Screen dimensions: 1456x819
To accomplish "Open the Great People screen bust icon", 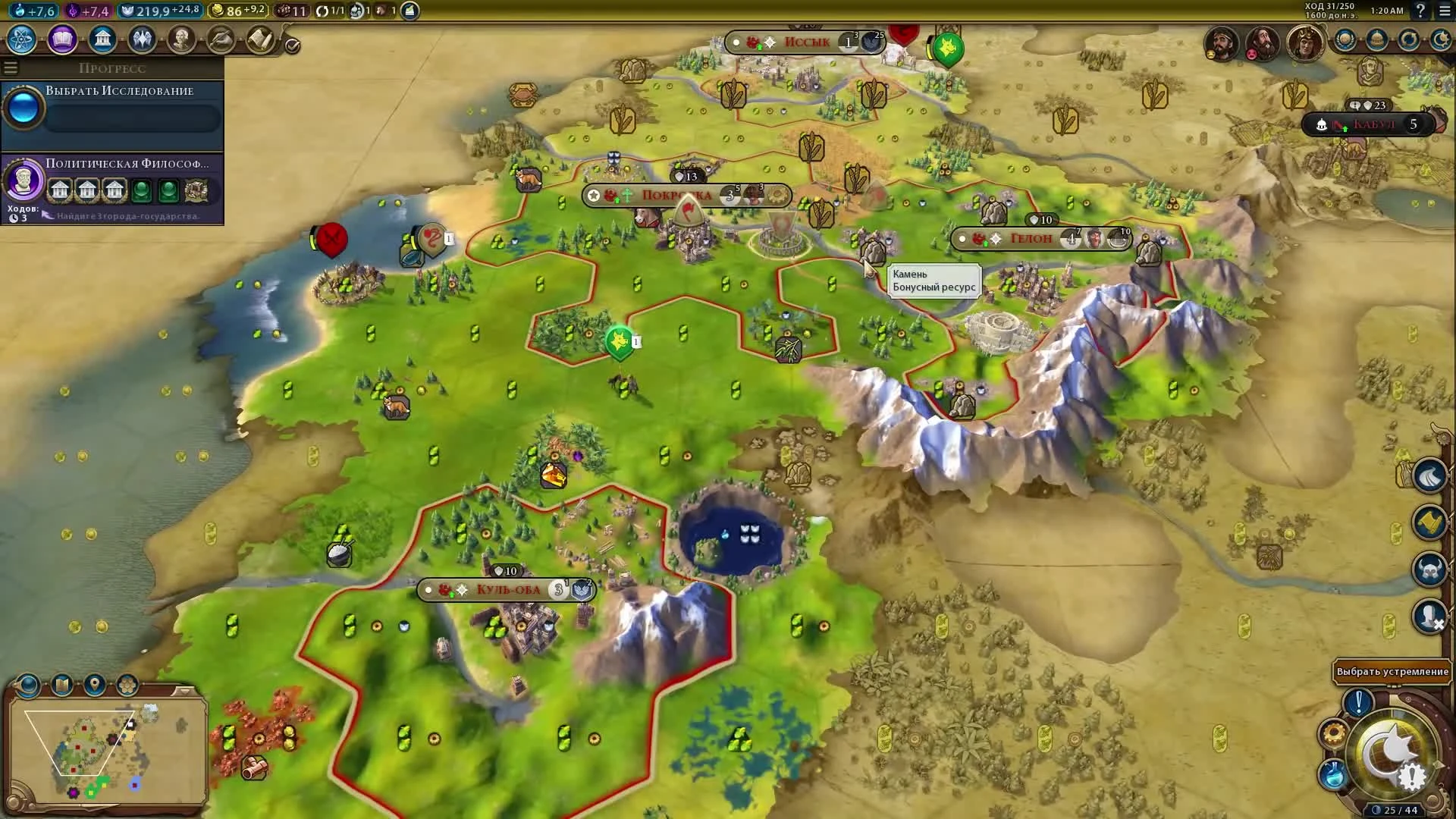I will coord(181,39).
